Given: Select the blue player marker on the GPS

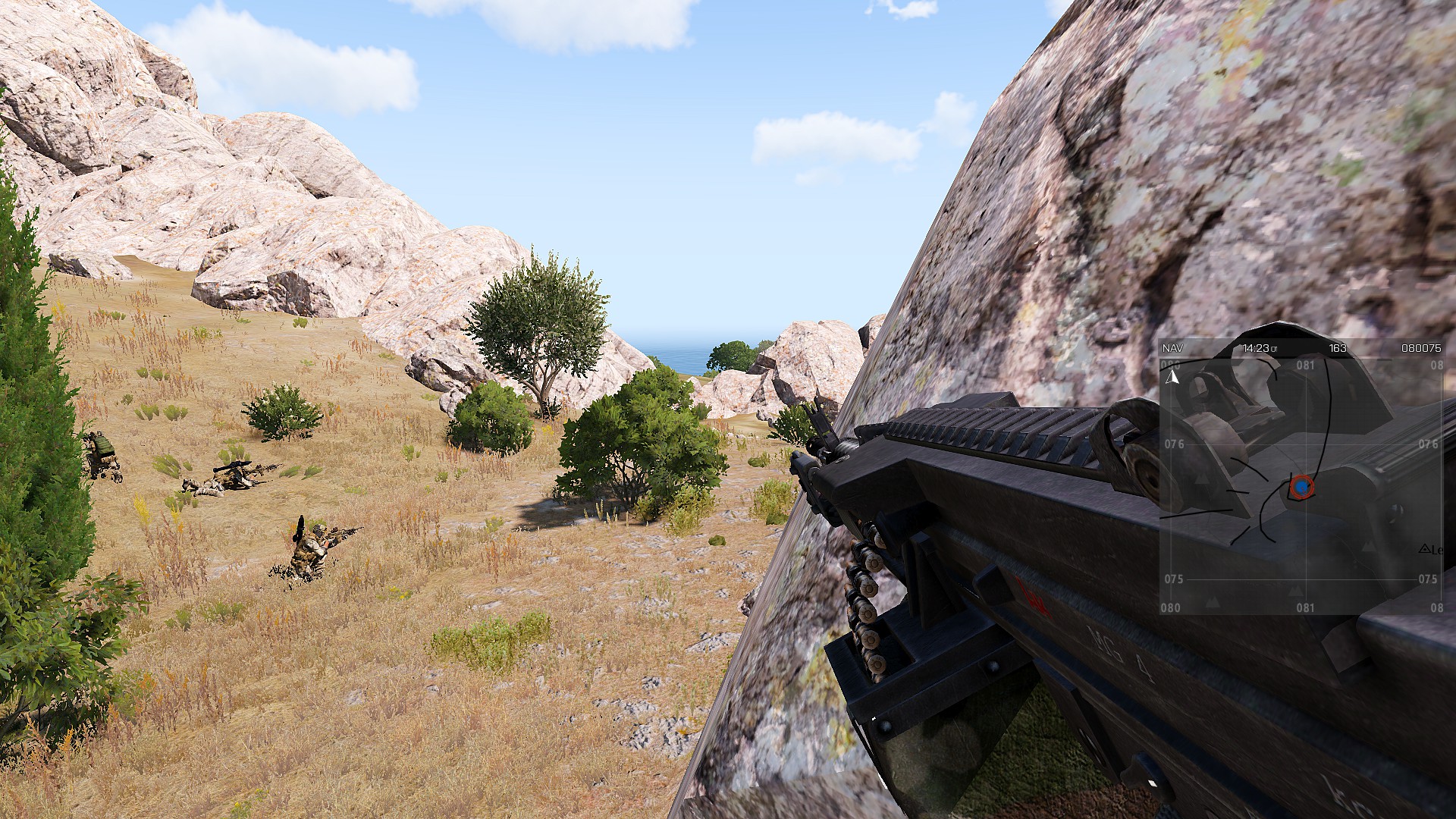Looking at the screenshot, I should point(1301,486).
